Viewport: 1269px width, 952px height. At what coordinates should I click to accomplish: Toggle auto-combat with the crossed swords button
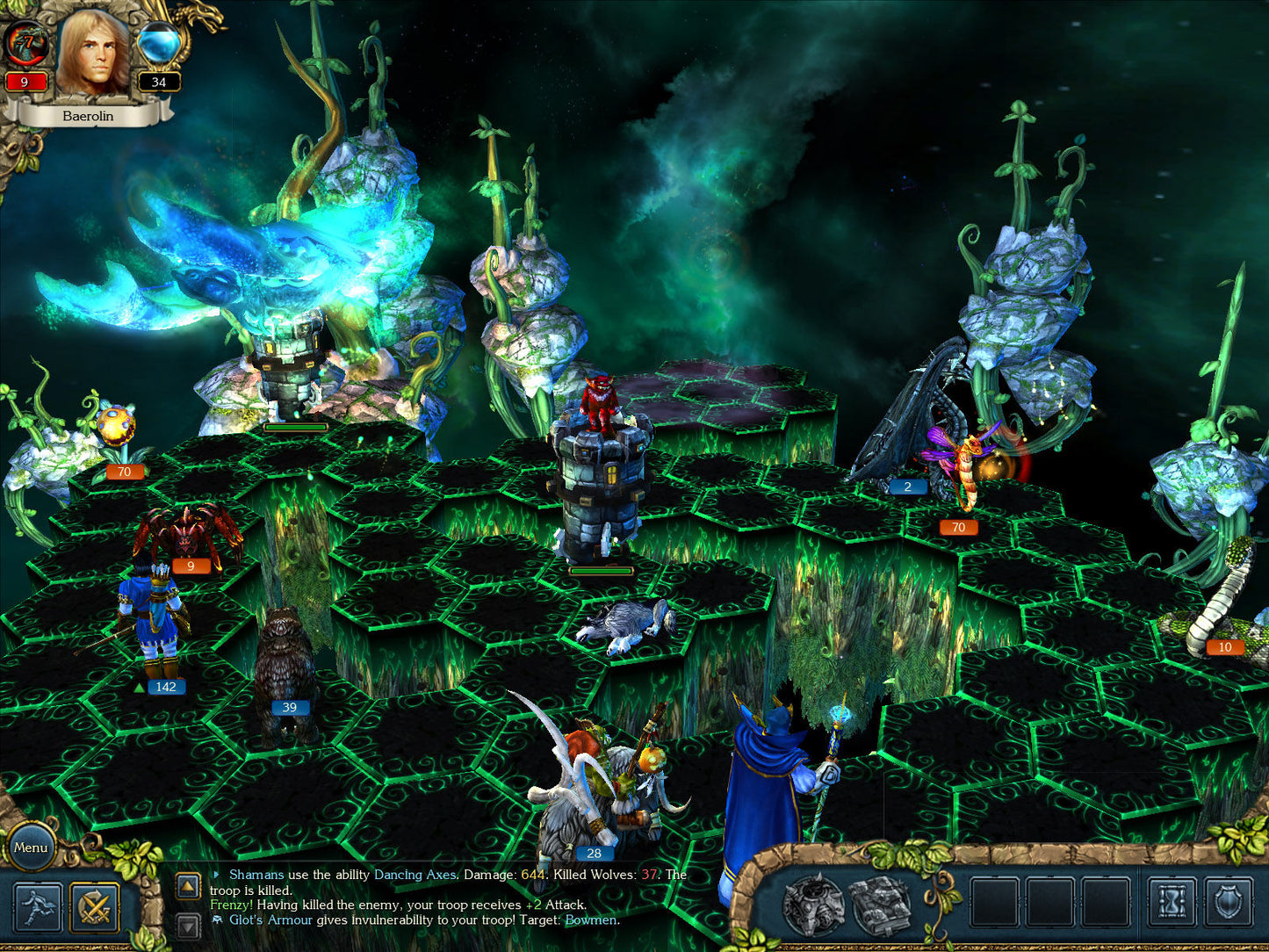95,907
